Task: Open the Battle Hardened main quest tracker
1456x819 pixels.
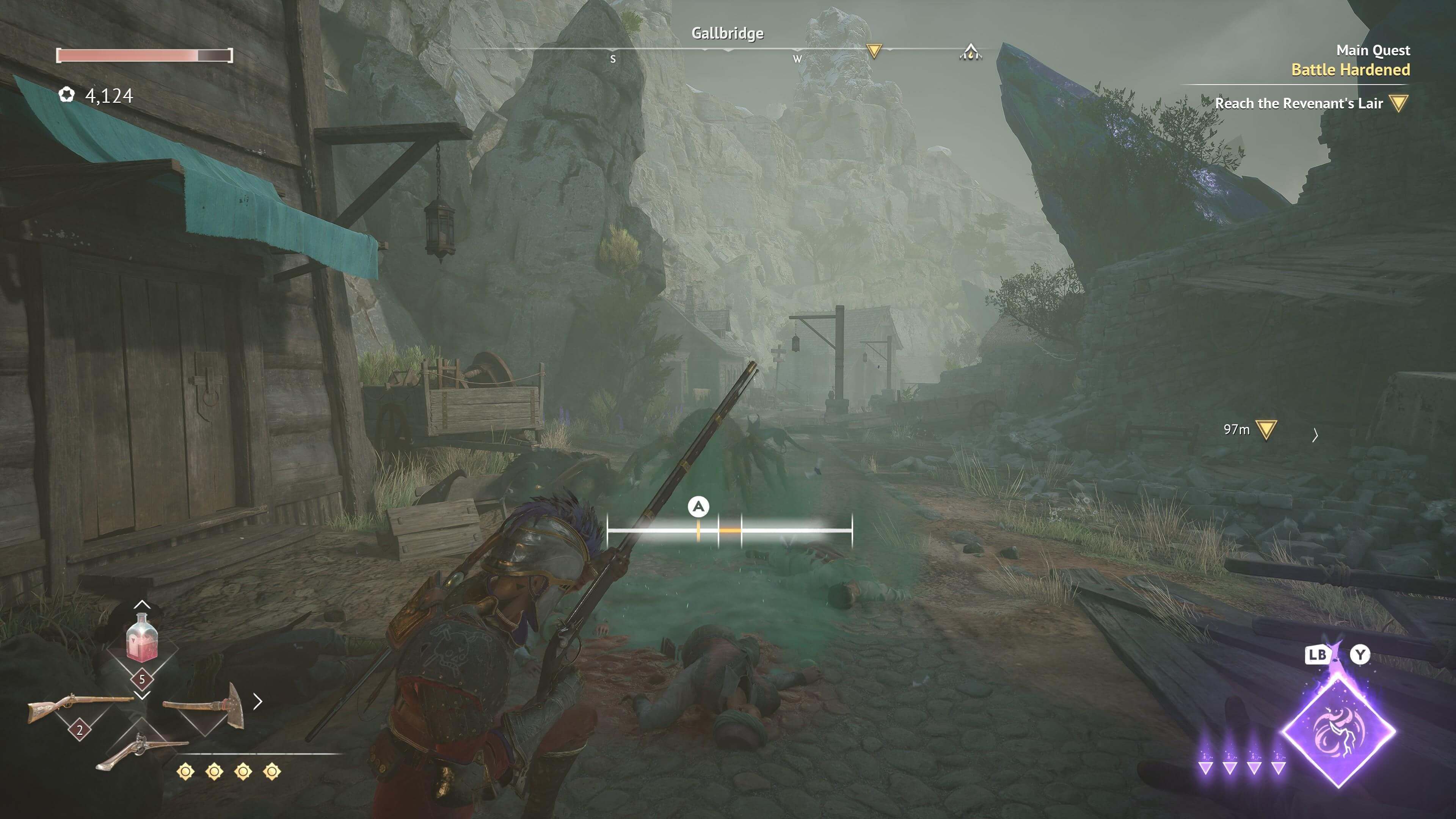Action: click(x=1350, y=69)
